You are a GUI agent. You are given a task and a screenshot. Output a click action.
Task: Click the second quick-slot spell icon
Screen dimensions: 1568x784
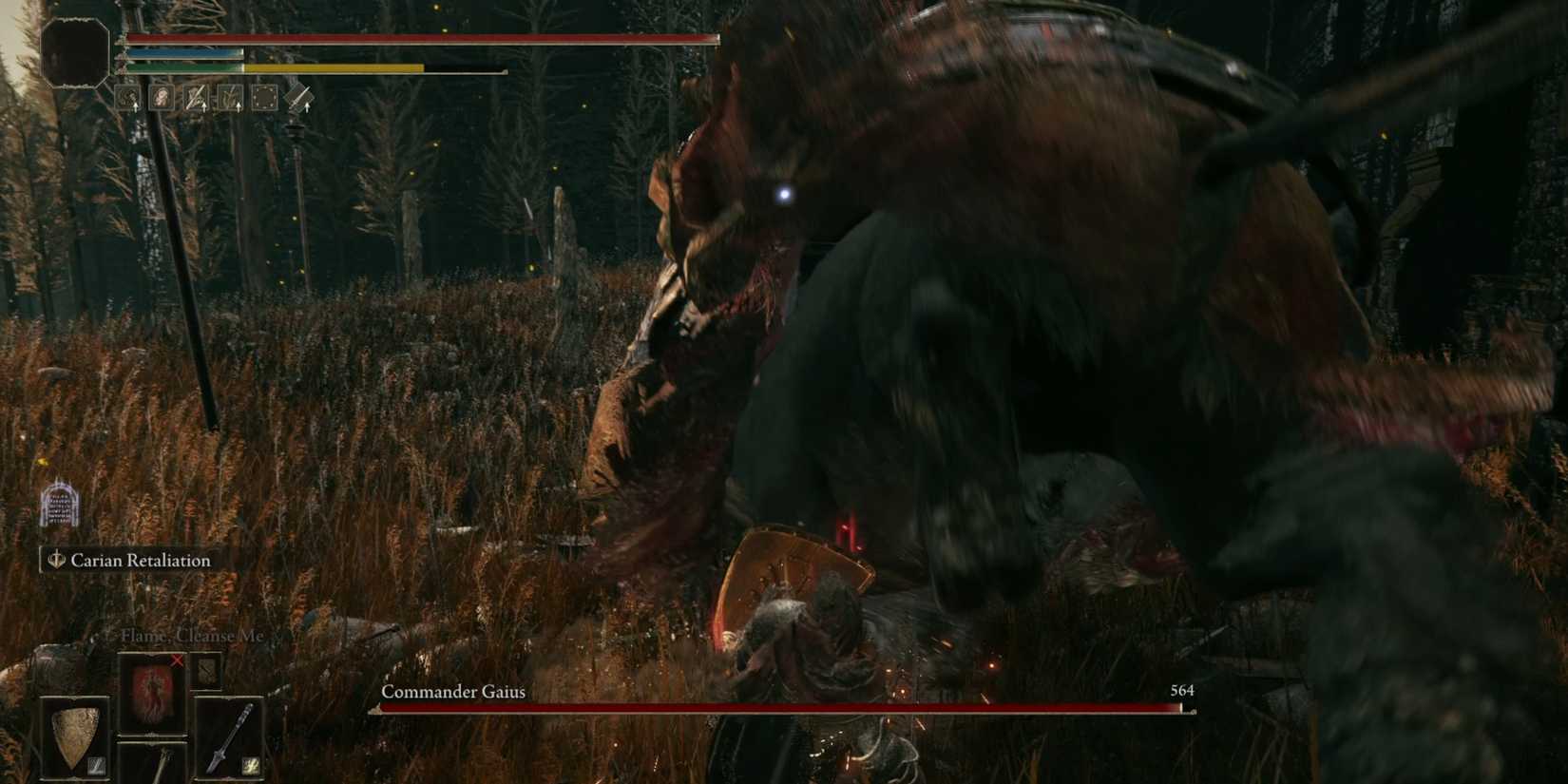(x=162, y=97)
